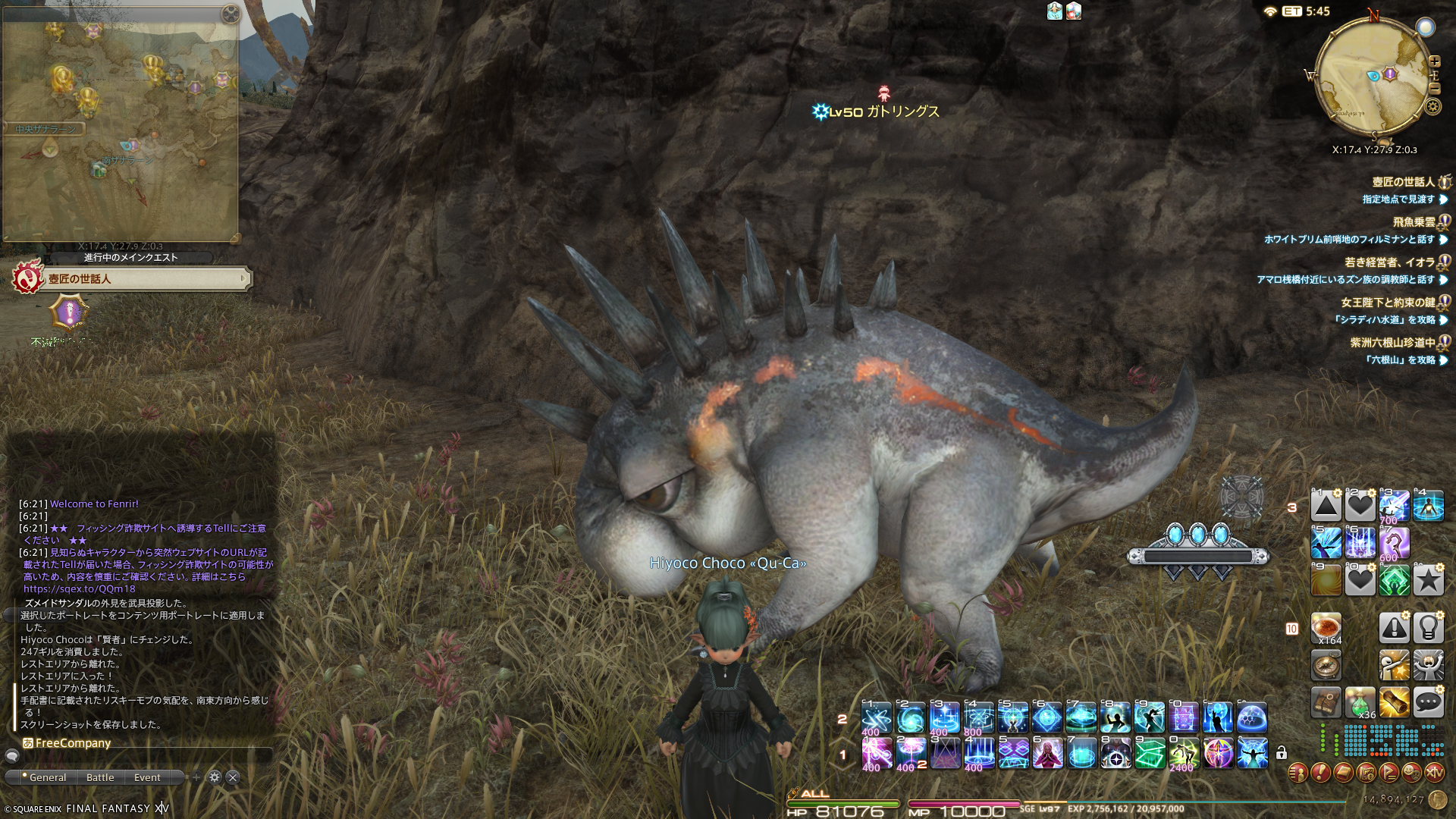Open minimap settings gear
Image resolution: width=1456 pixels, height=819 pixels.
tap(1432, 106)
